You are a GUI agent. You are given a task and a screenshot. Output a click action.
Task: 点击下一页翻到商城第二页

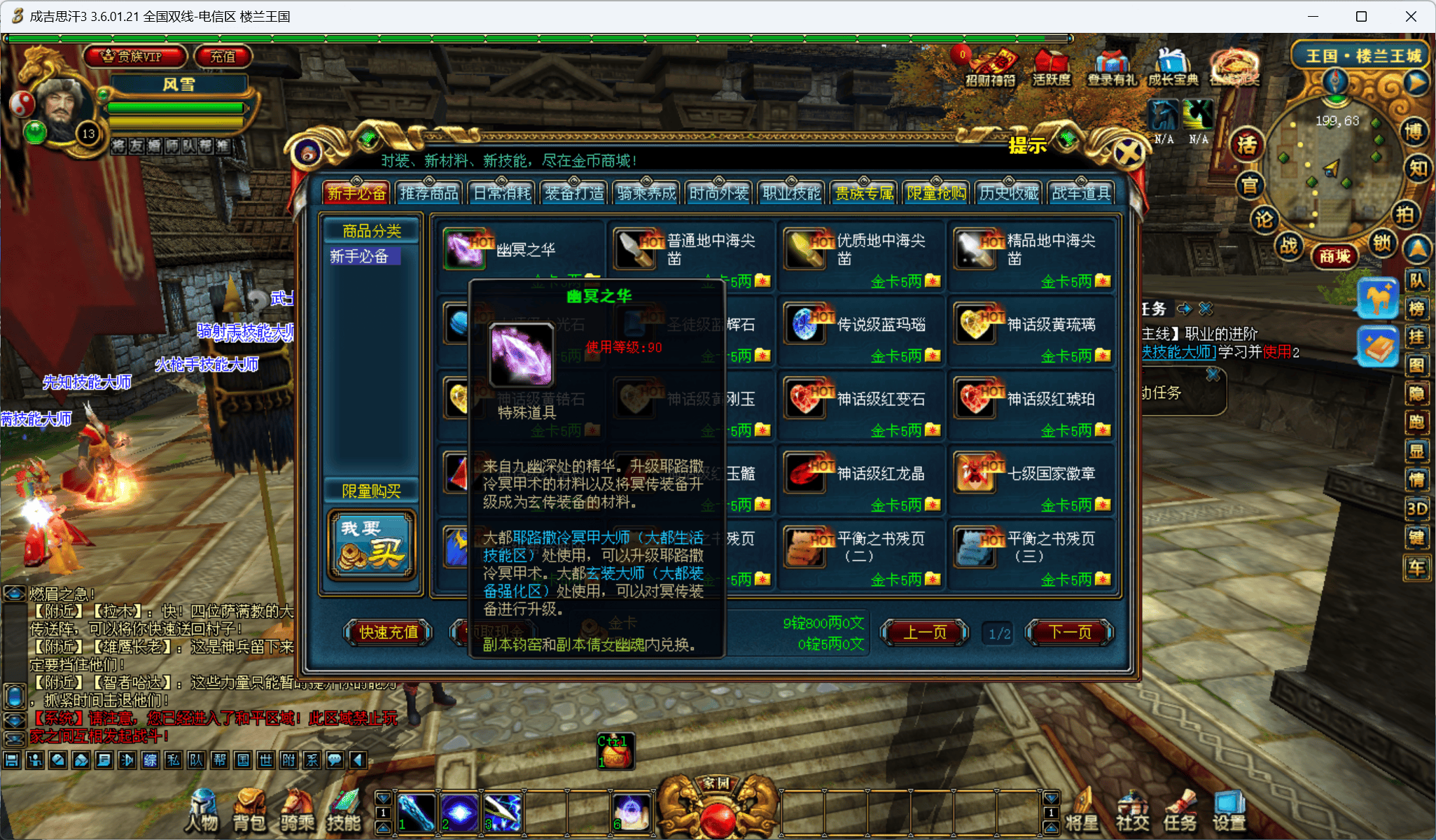[1069, 632]
